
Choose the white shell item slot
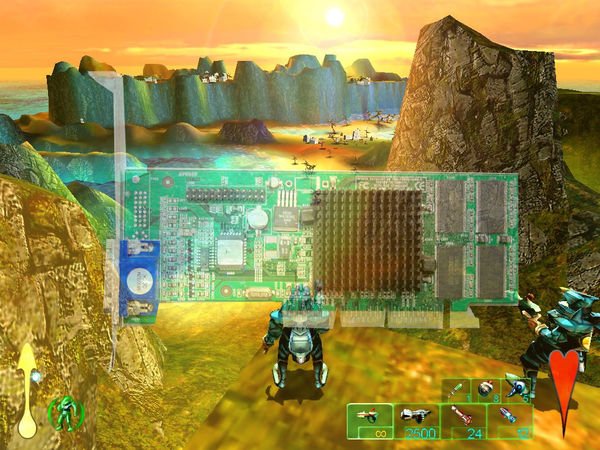[516, 388]
